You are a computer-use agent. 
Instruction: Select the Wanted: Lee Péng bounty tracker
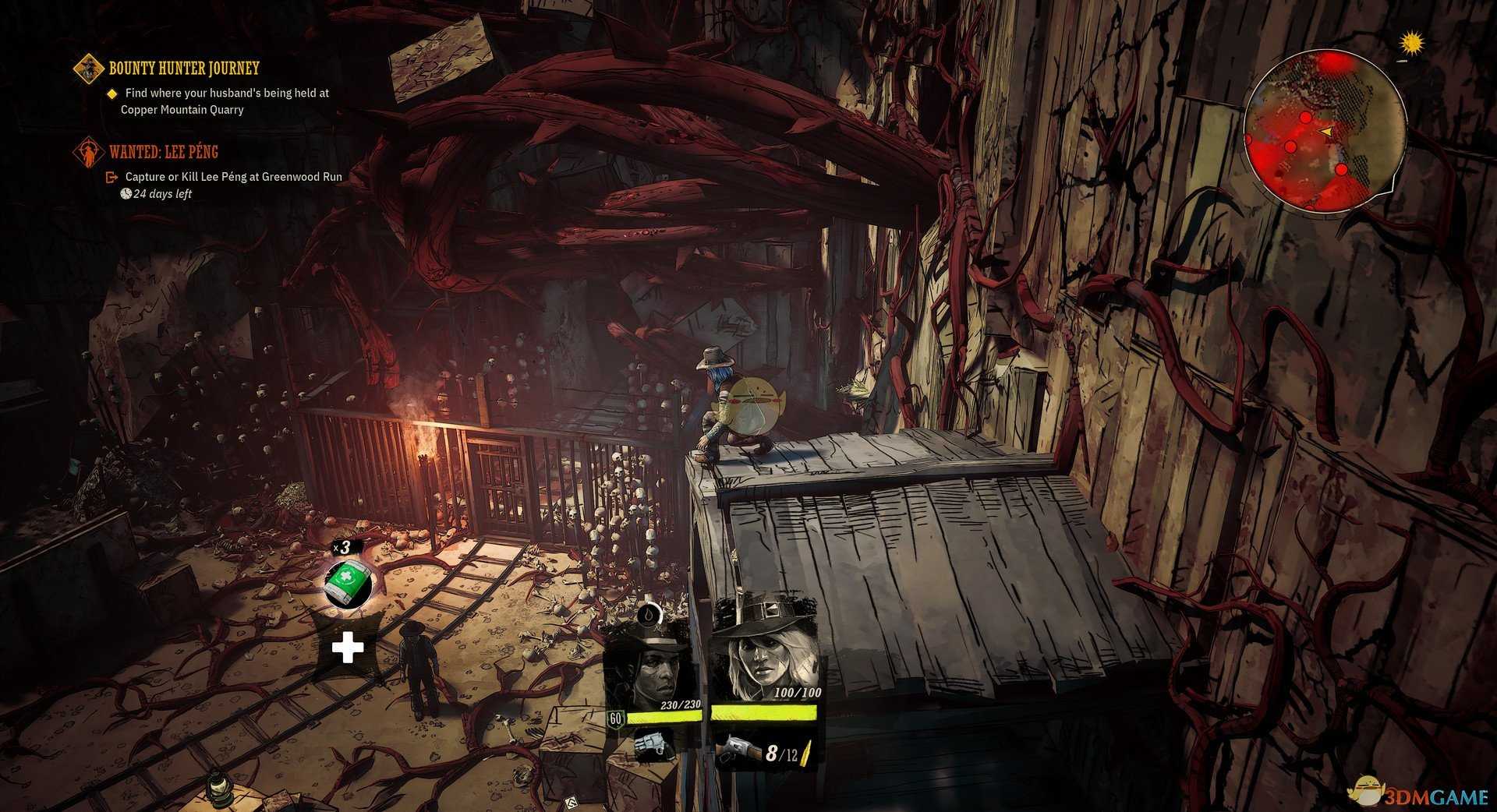pyautogui.click(x=163, y=152)
